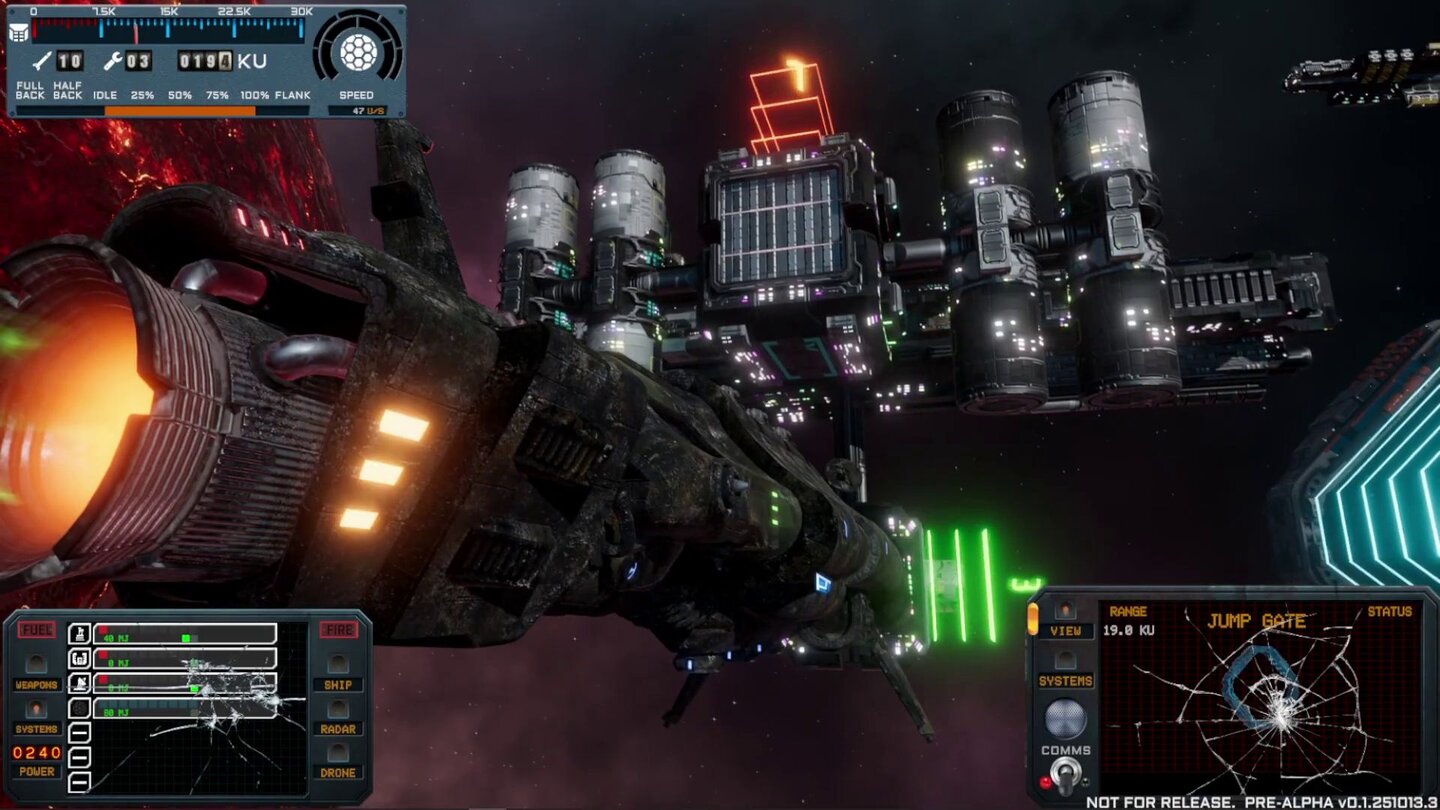
Task: Select the turret weapon power row icon
Action: tap(79, 634)
